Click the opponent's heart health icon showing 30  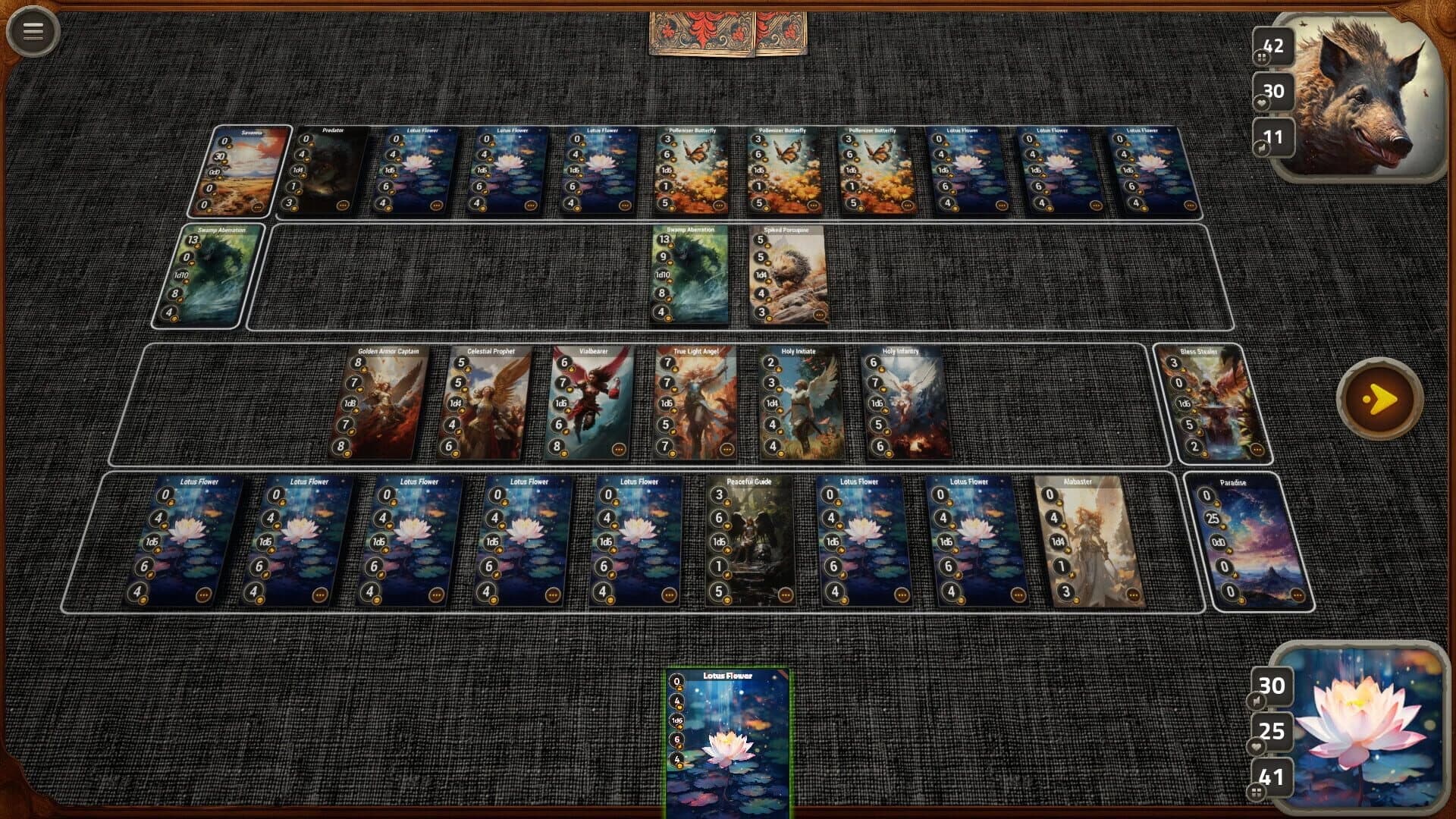click(x=1272, y=91)
